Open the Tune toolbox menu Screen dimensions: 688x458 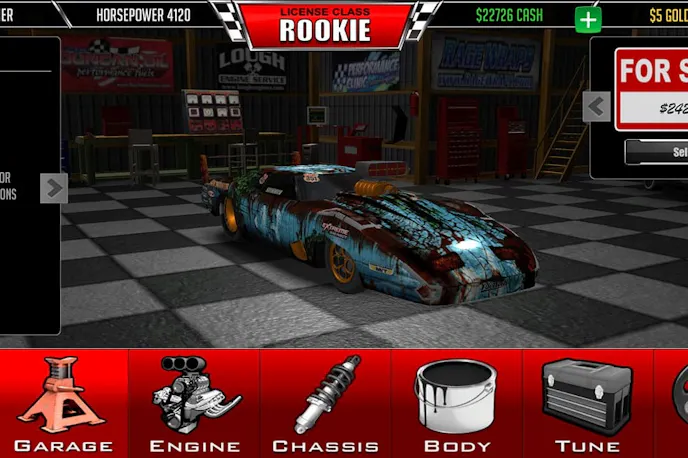(x=586, y=403)
